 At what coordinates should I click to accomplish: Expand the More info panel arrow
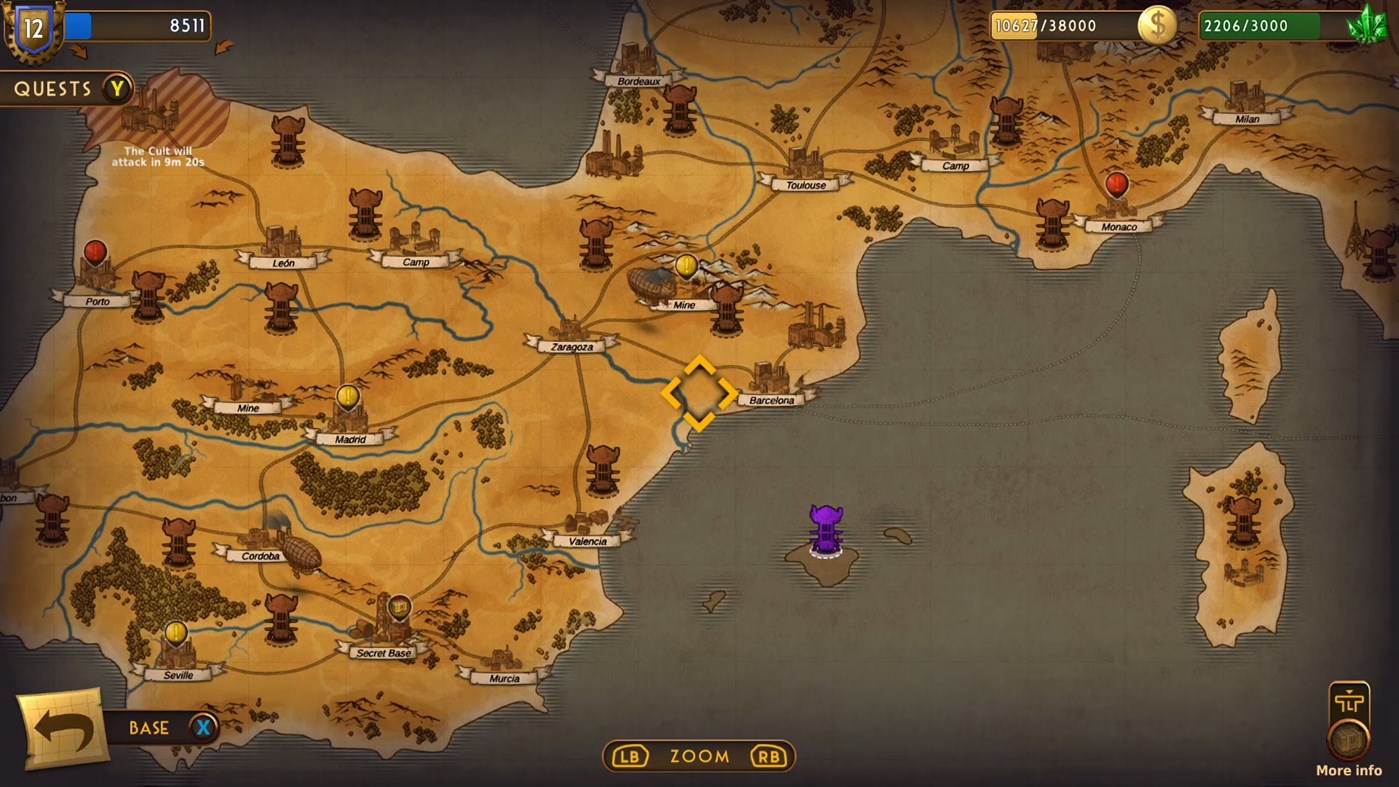point(1348,693)
